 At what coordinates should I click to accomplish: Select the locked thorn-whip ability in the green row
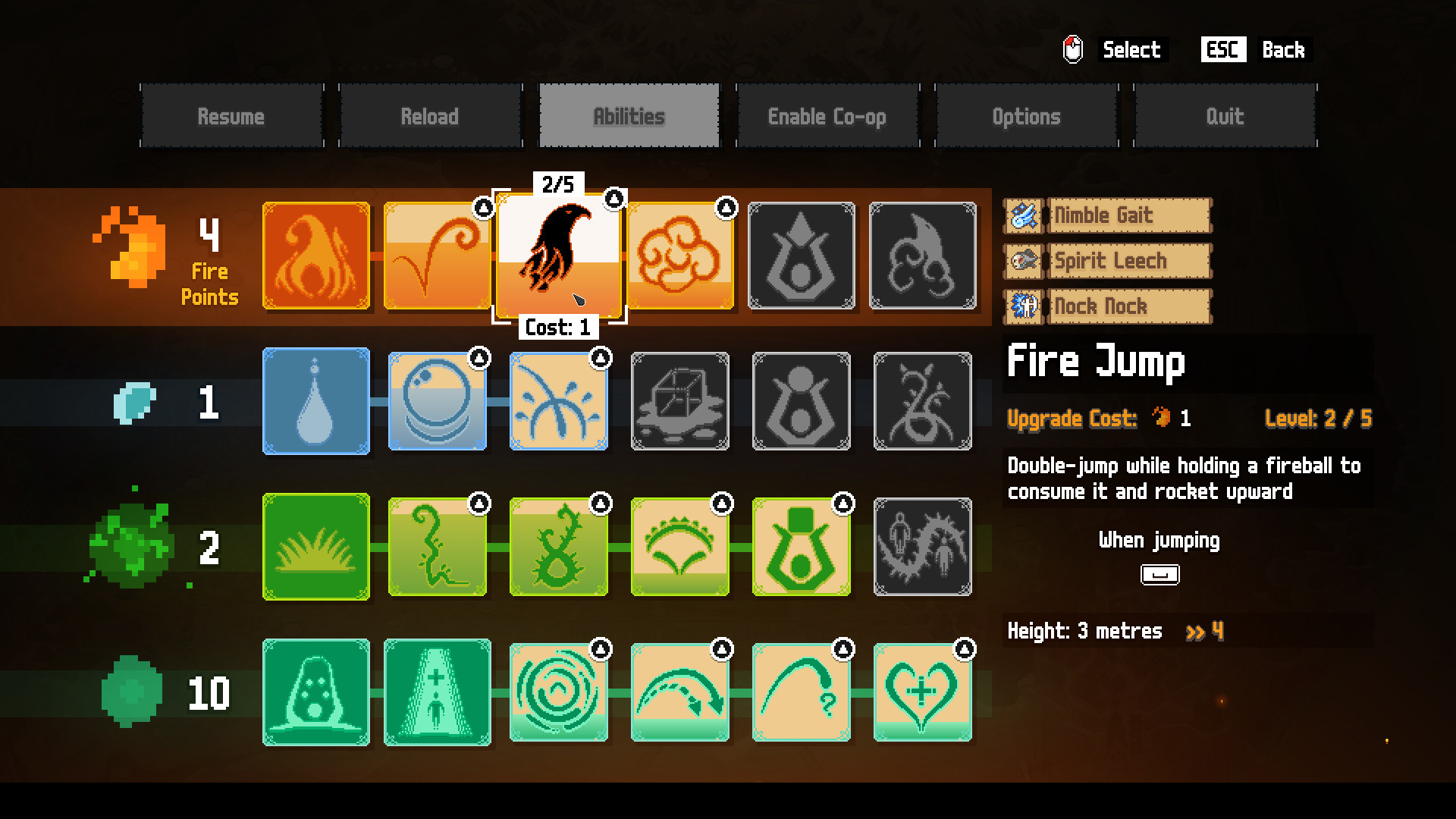[x=922, y=546]
